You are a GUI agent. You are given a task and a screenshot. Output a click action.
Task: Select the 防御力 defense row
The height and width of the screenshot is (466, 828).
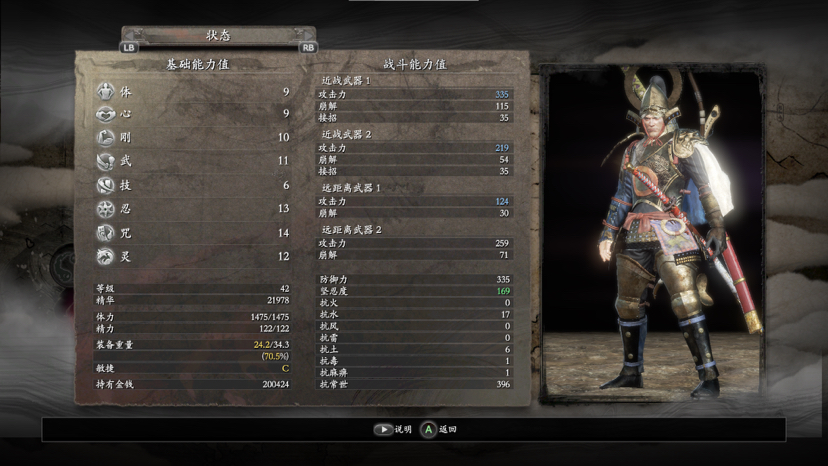click(x=414, y=279)
